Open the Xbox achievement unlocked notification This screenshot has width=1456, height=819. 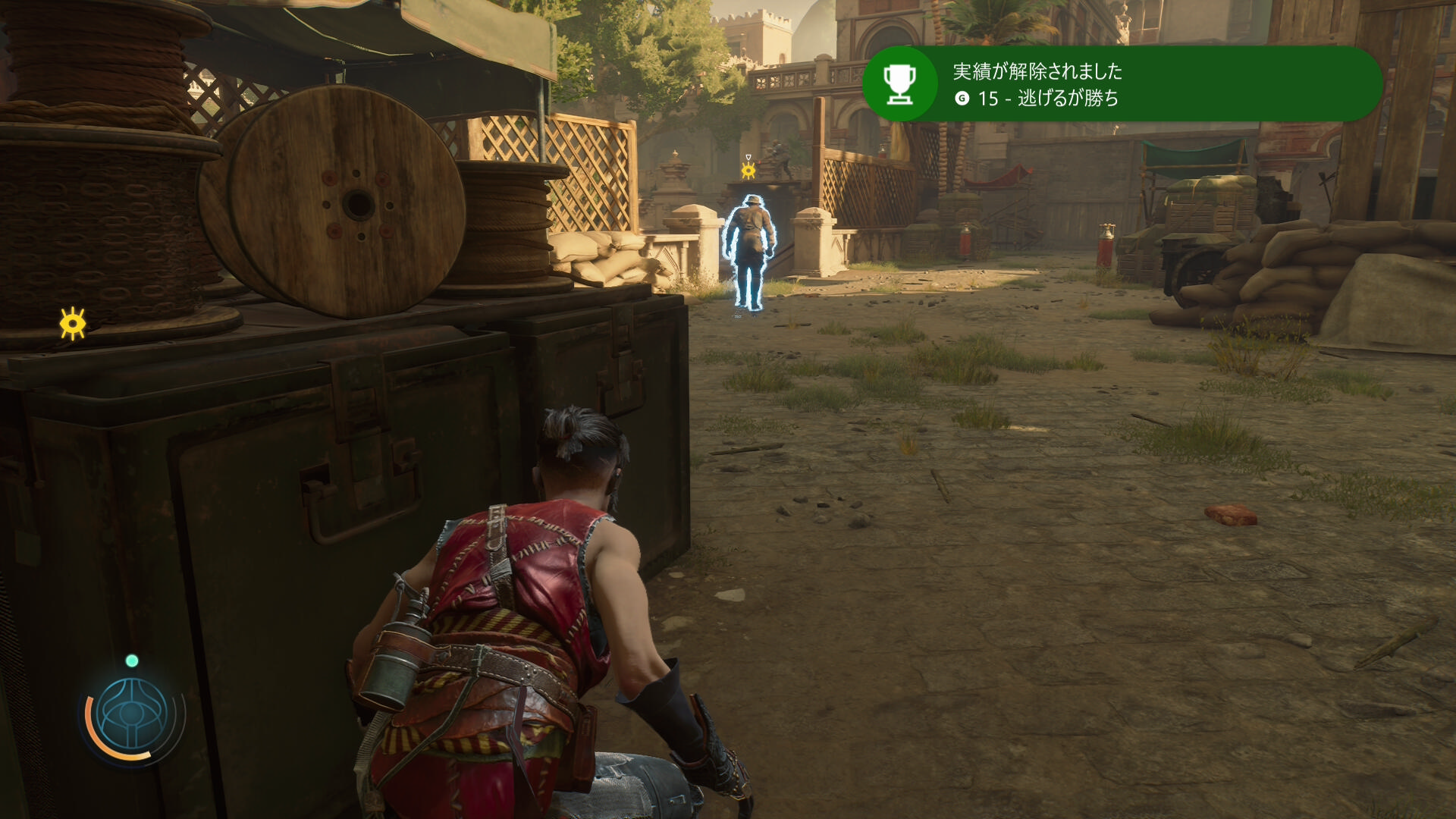tap(1122, 84)
